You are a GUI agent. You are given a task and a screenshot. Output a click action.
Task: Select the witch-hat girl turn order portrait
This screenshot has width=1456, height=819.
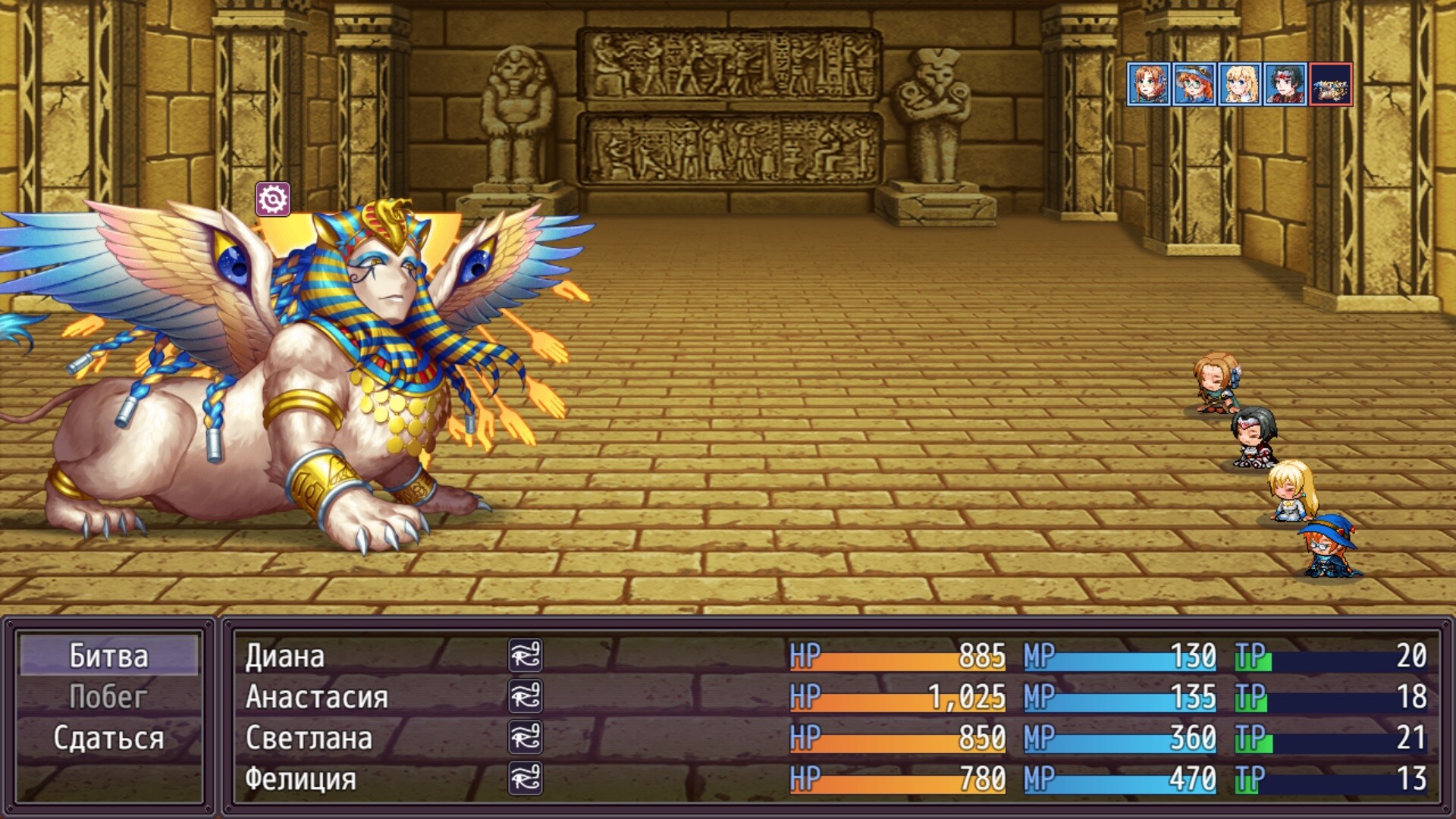(1194, 84)
